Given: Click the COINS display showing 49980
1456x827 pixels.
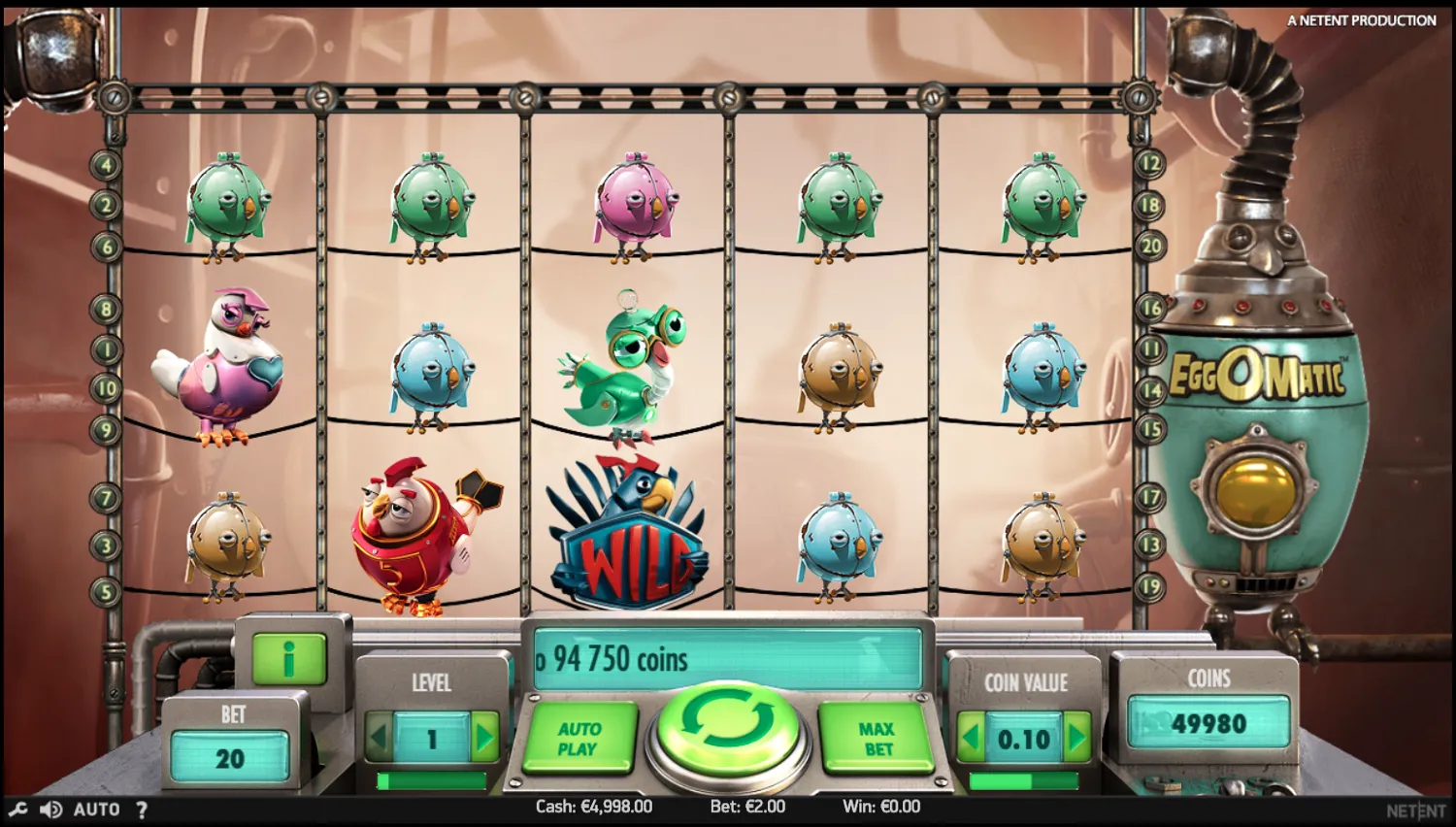Looking at the screenshot, I should (1209, 723).
